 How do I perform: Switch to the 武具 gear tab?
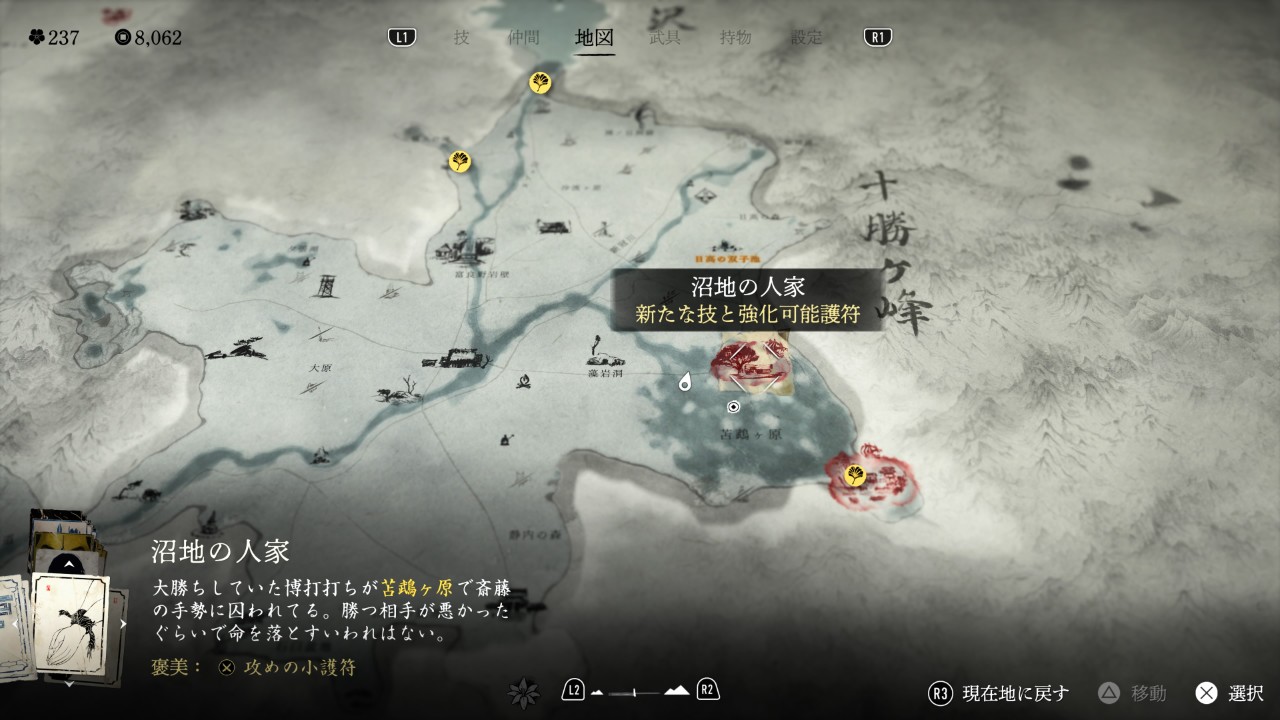pyautogui.click(x=665, y=38)
